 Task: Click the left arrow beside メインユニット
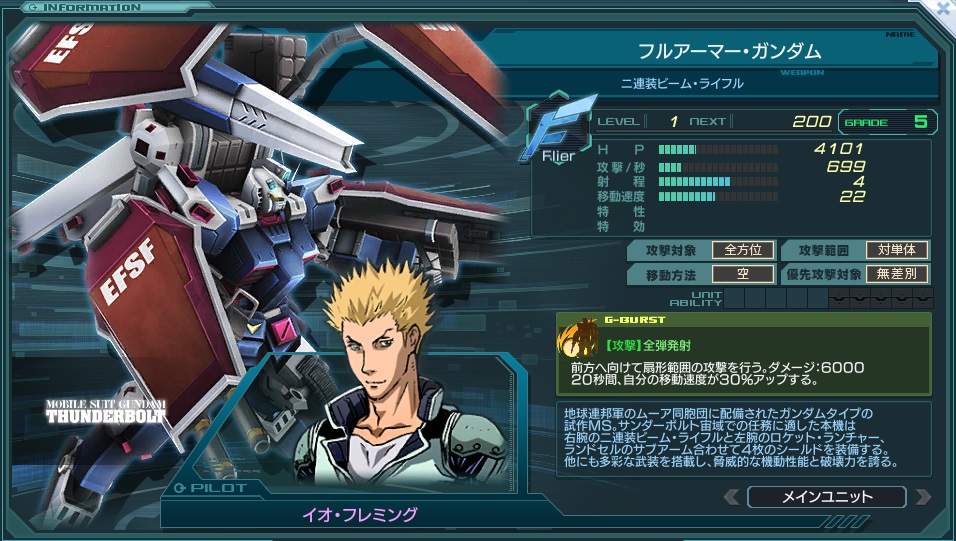pyautogui.click(x=732, y=497)
